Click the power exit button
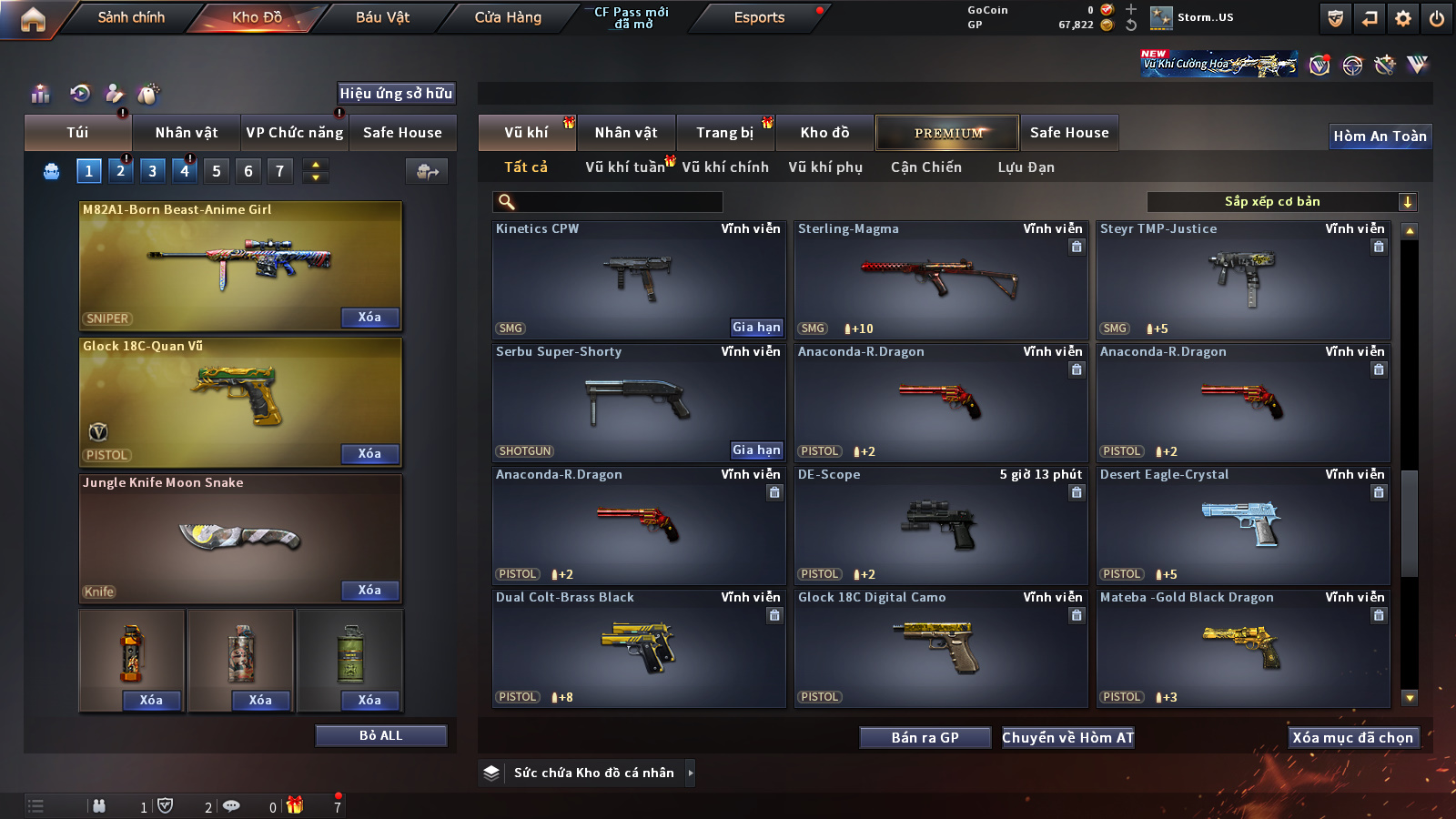The image size is (1456, 819). [x=1437, y=18]
